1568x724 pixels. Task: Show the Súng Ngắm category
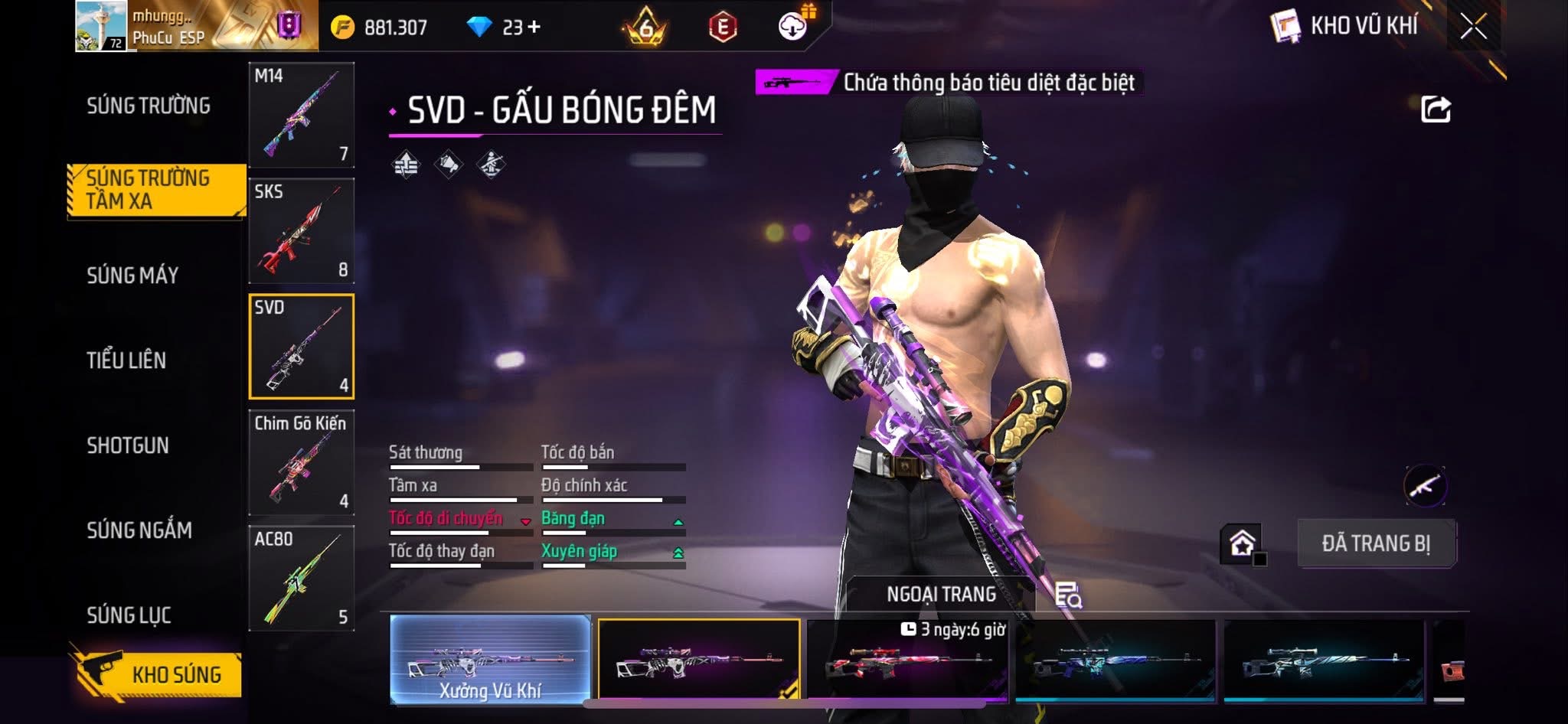pyautogui.click(x=139, y=530)
